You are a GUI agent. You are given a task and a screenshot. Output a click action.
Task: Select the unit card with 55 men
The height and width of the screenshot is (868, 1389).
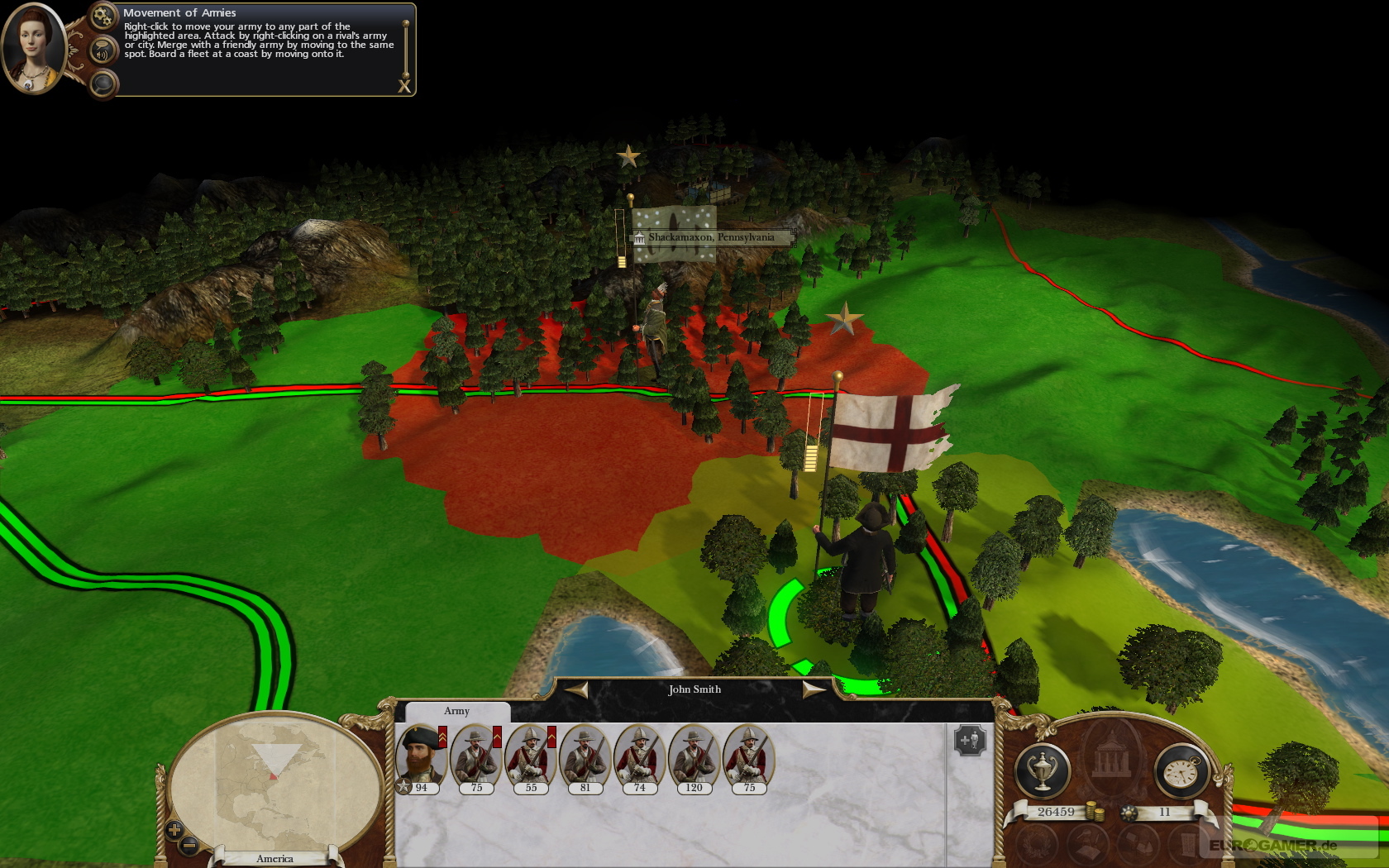[531, 758]
